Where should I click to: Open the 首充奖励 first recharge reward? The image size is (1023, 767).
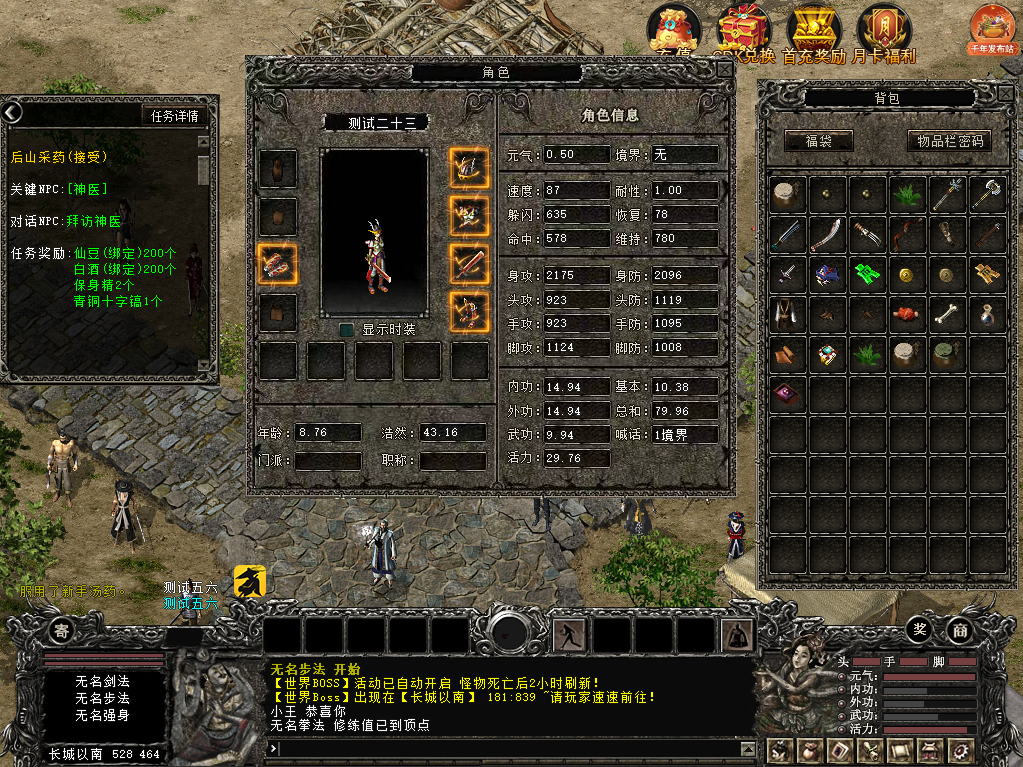tap(814, 34)
